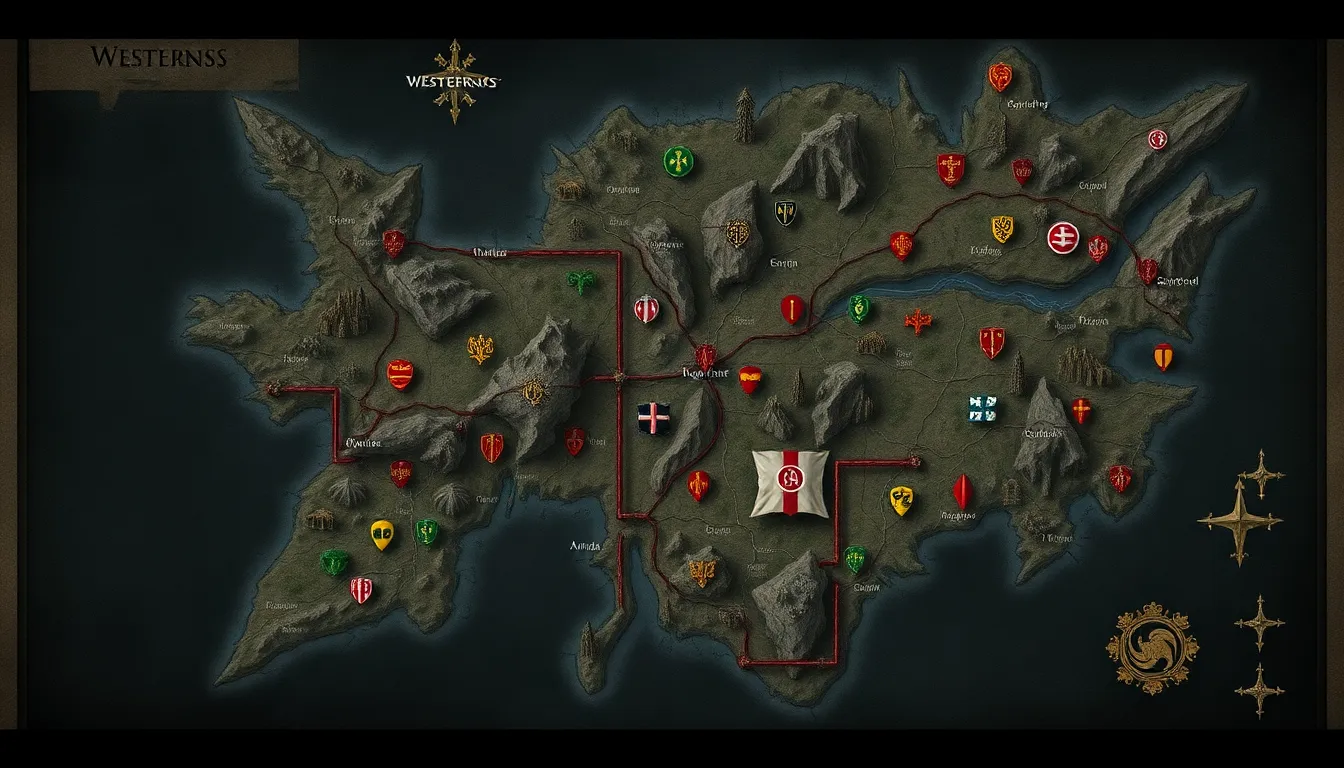Screen dimensions: 1344x768
Task: Click the large gold compass star
Action: point(1239,519)
